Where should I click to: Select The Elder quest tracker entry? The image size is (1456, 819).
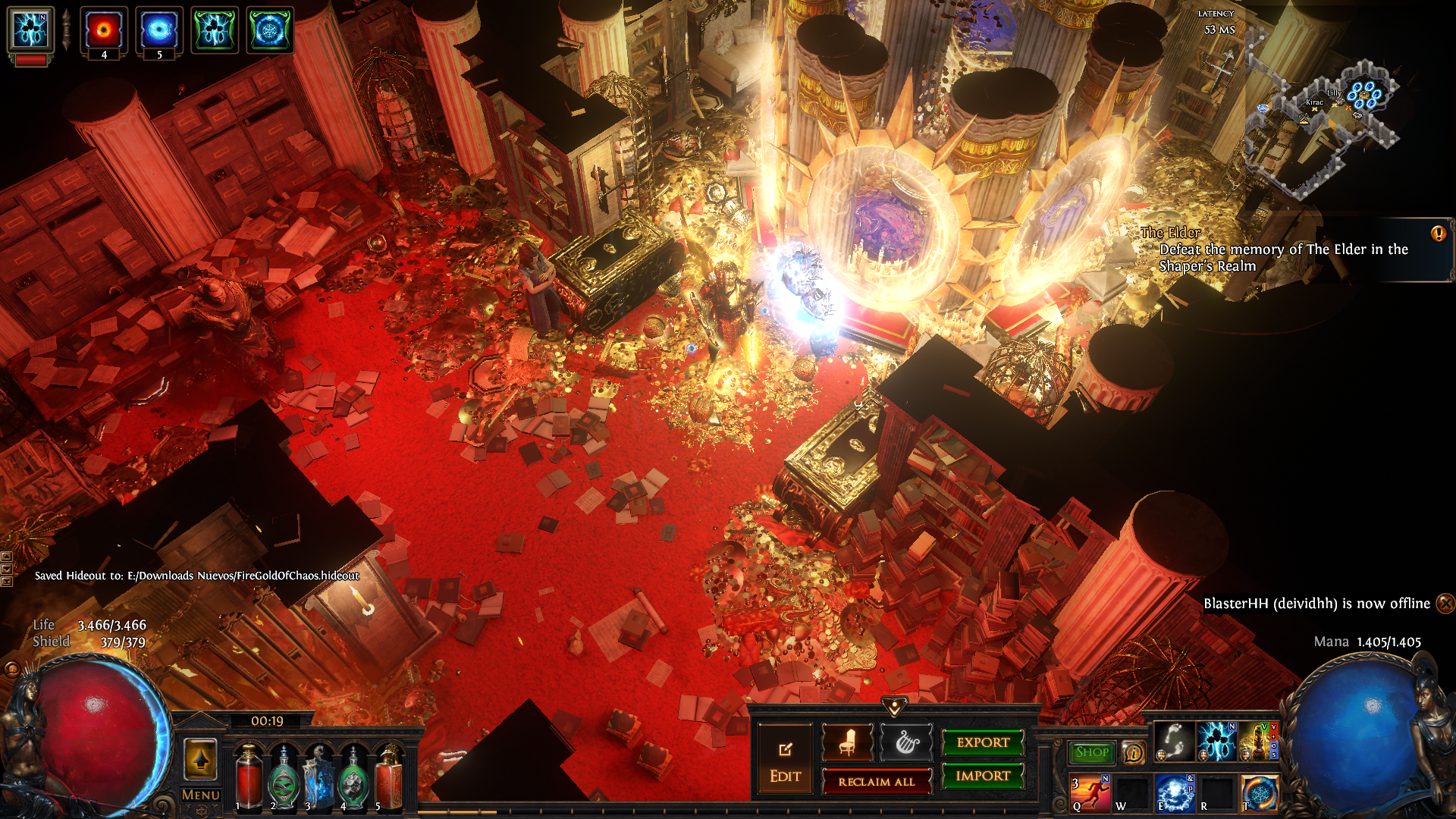click(1282, 249)
